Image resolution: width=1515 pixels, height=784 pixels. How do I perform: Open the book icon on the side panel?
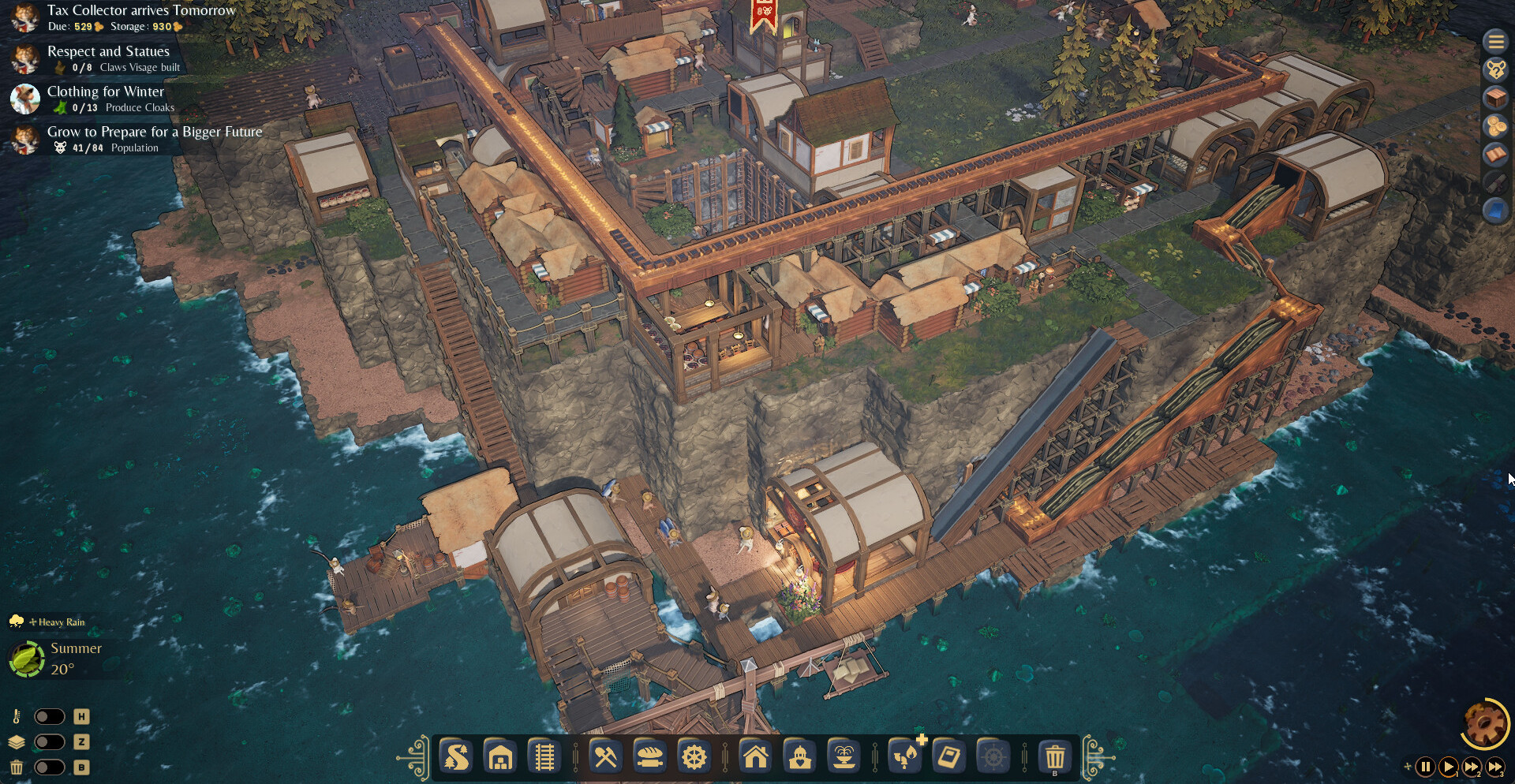point(1495,155)
